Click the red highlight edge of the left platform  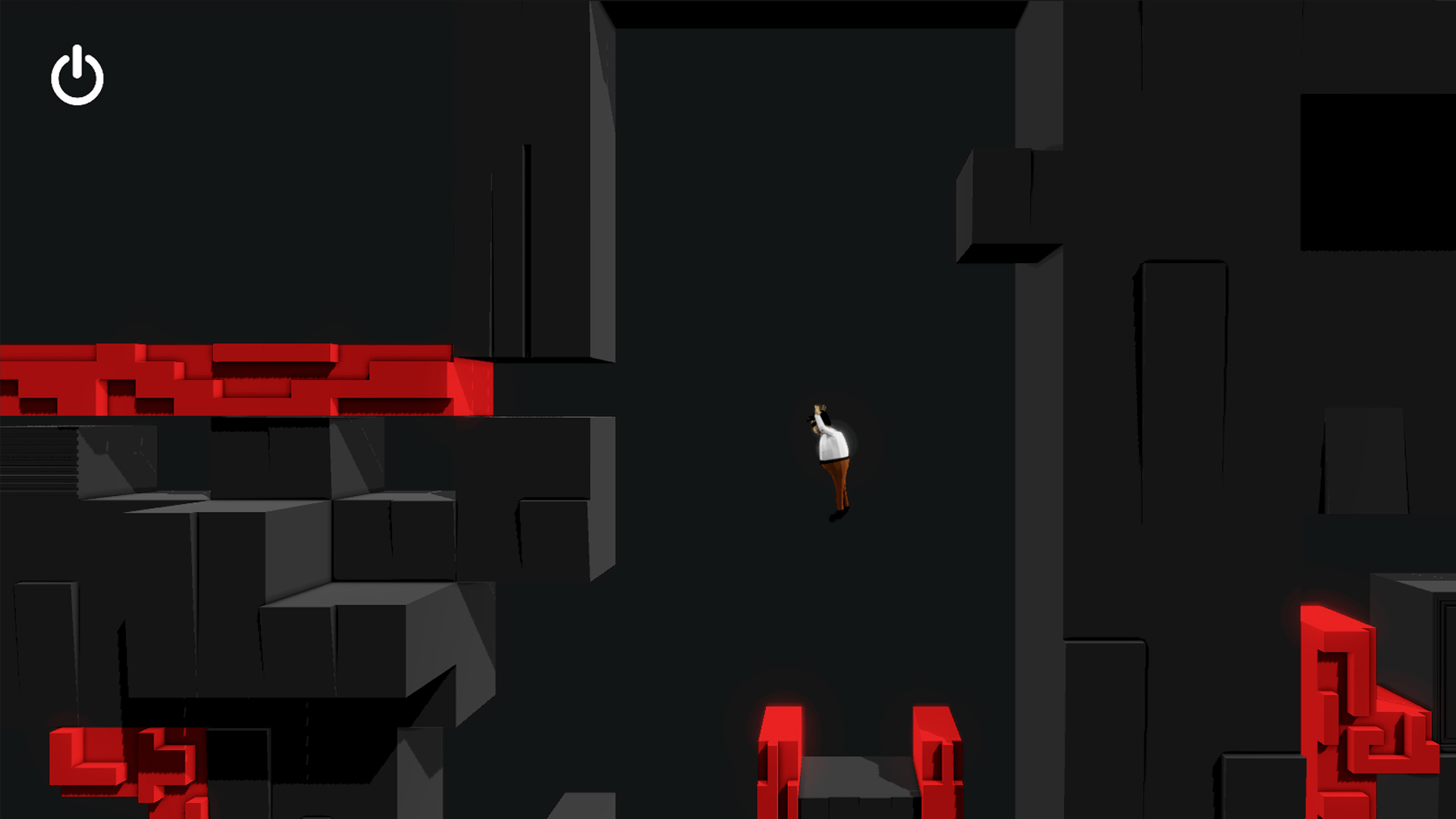tap(470, 387)
